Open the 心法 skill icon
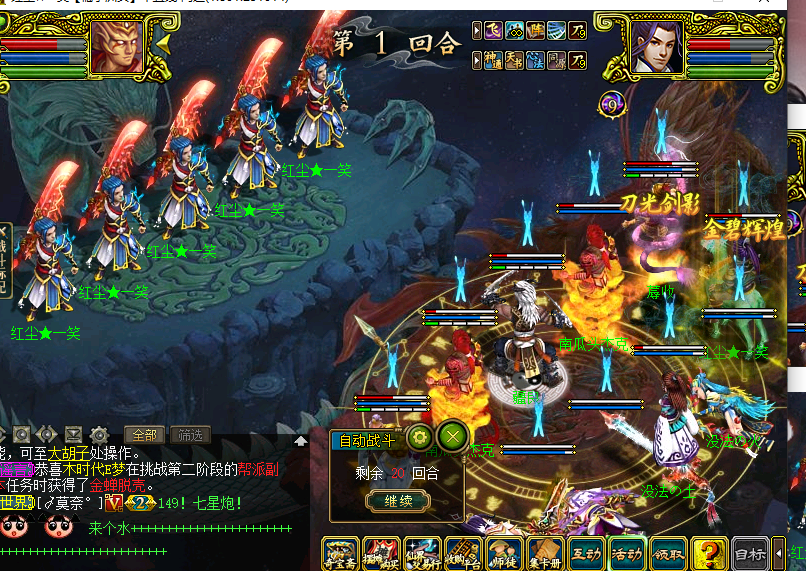Image resolution: width=806 pixels, height=571 pixels. click(537, 60)
